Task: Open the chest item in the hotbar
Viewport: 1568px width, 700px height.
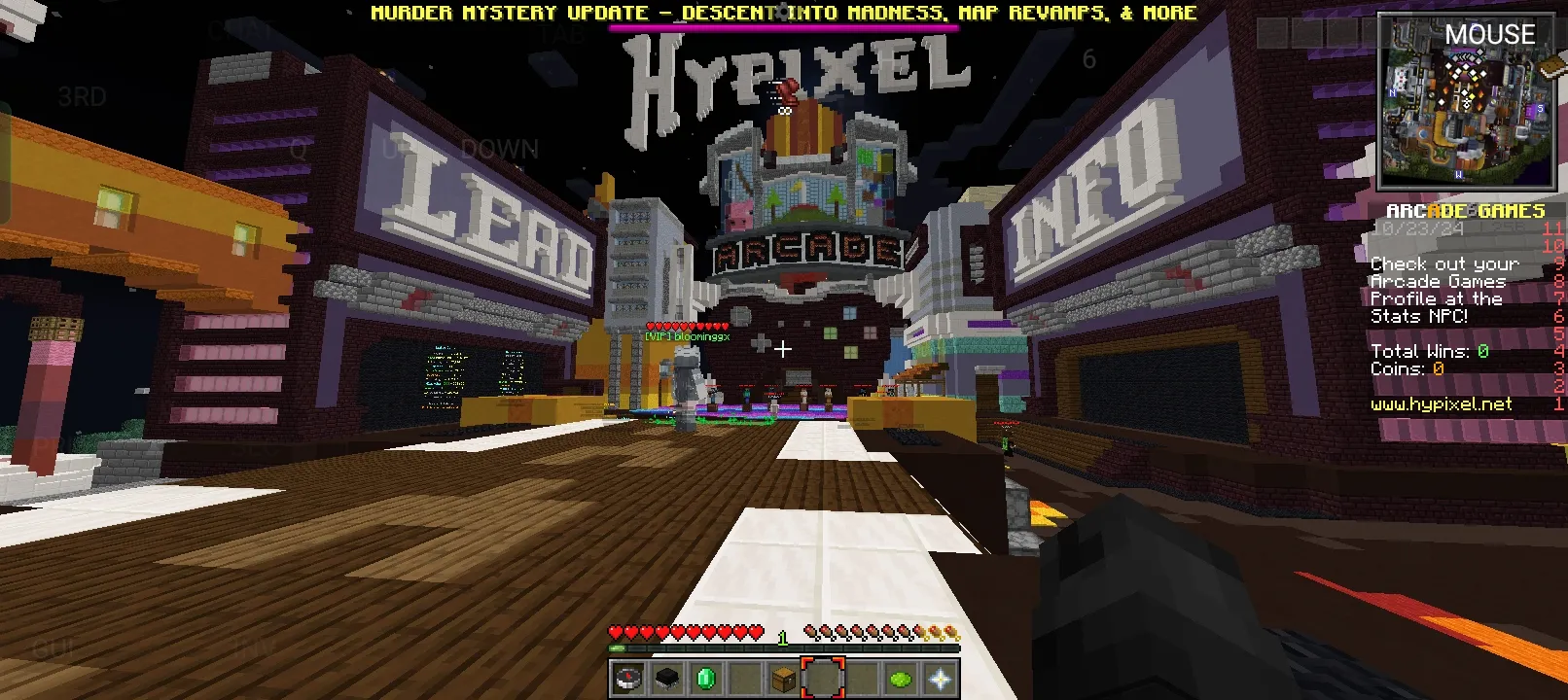Action: (784, 679)
